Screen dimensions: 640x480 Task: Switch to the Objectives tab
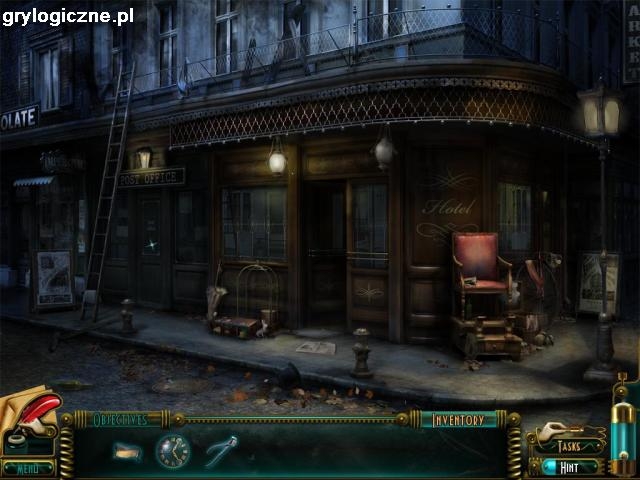tap(120, 420)
